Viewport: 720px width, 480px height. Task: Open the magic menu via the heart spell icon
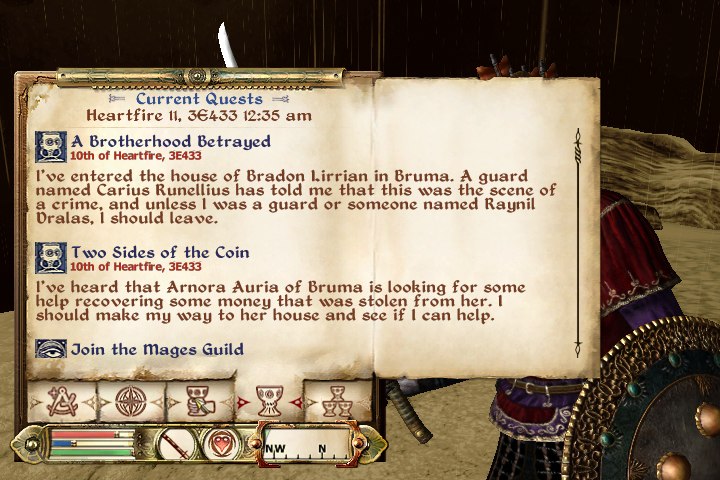point(223,443)
